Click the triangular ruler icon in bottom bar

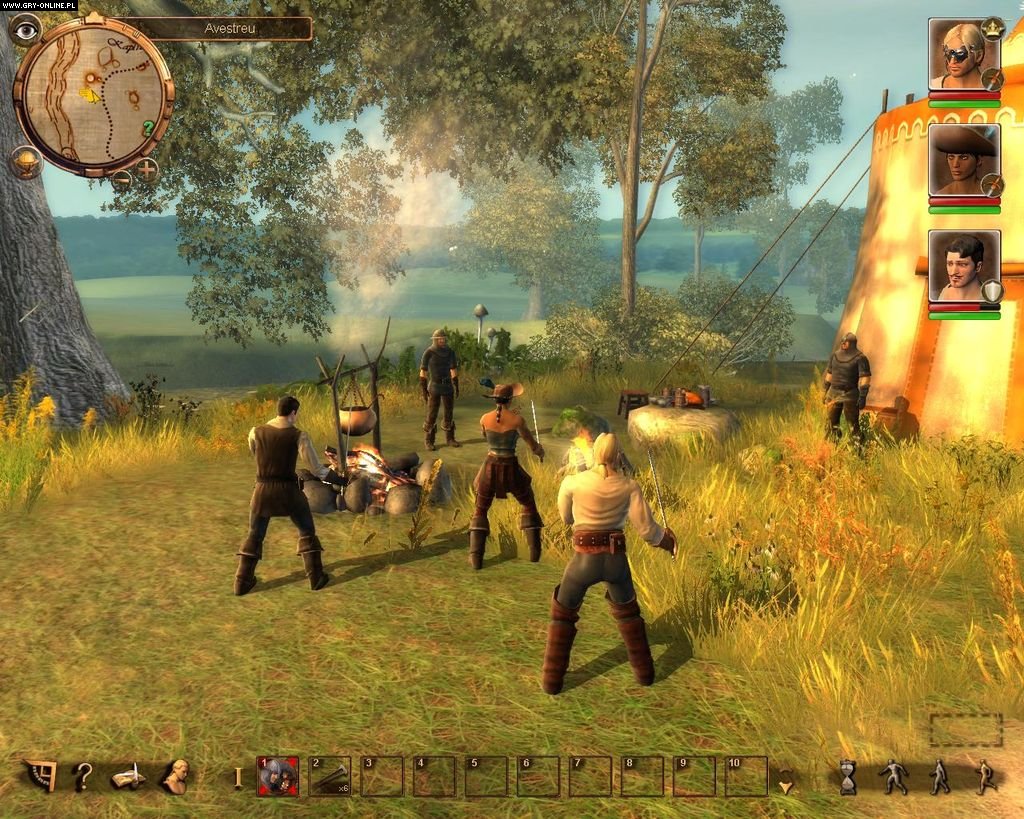[41, 775]
